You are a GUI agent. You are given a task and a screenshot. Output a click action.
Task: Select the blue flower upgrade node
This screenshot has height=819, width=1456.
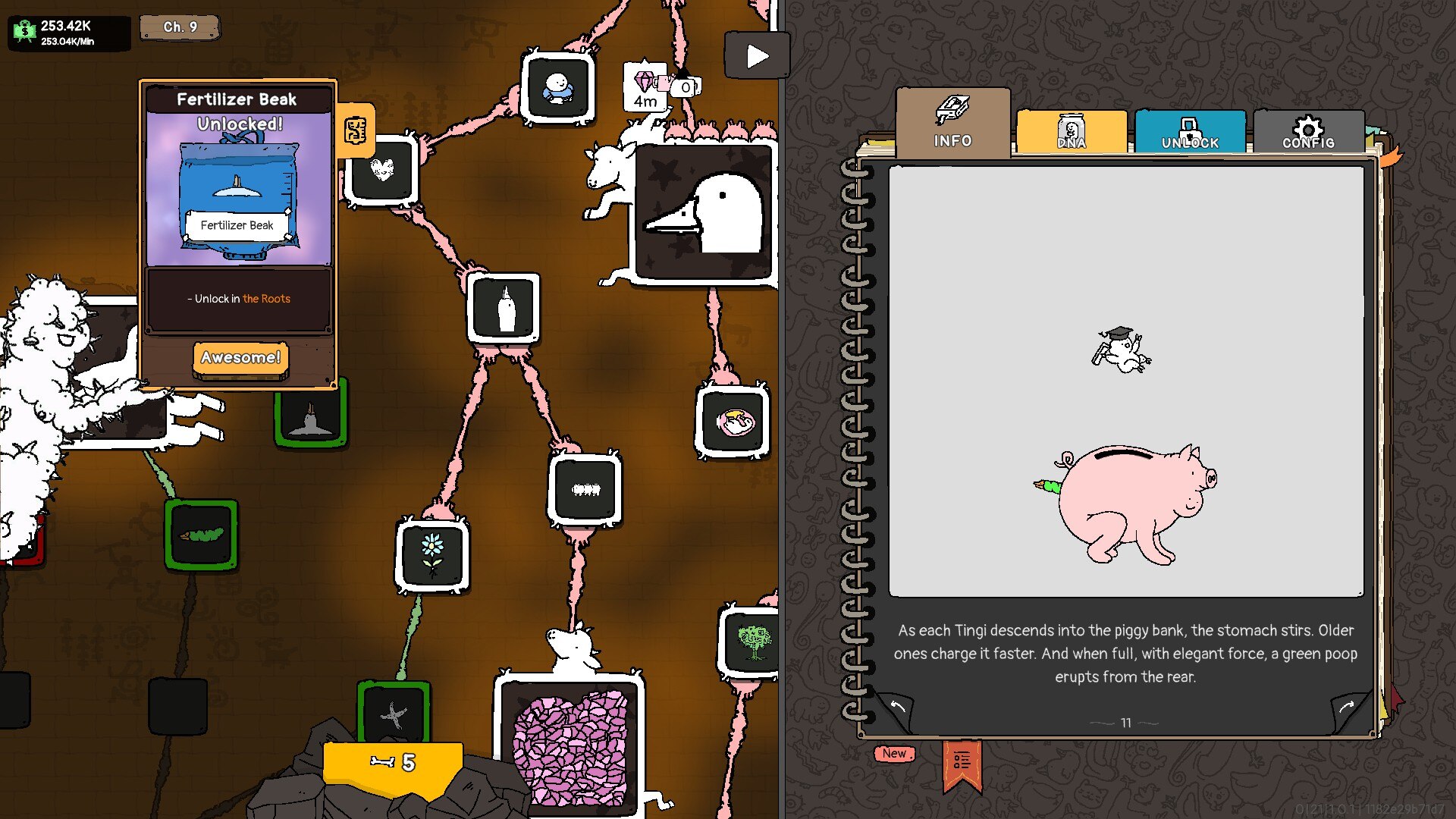coord(432,554)
